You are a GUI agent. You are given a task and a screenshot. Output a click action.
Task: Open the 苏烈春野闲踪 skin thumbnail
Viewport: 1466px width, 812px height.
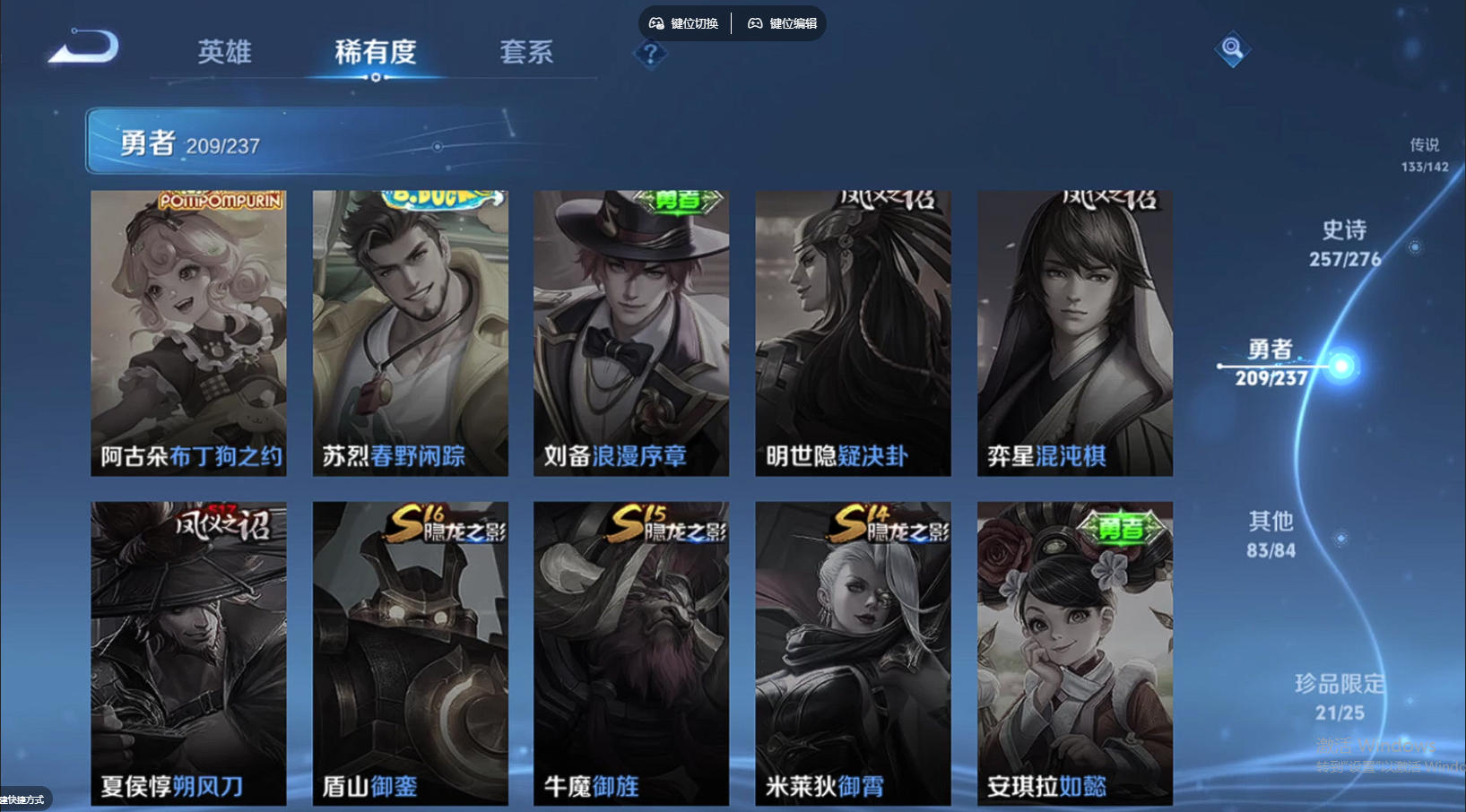click(x=409, y=332)
